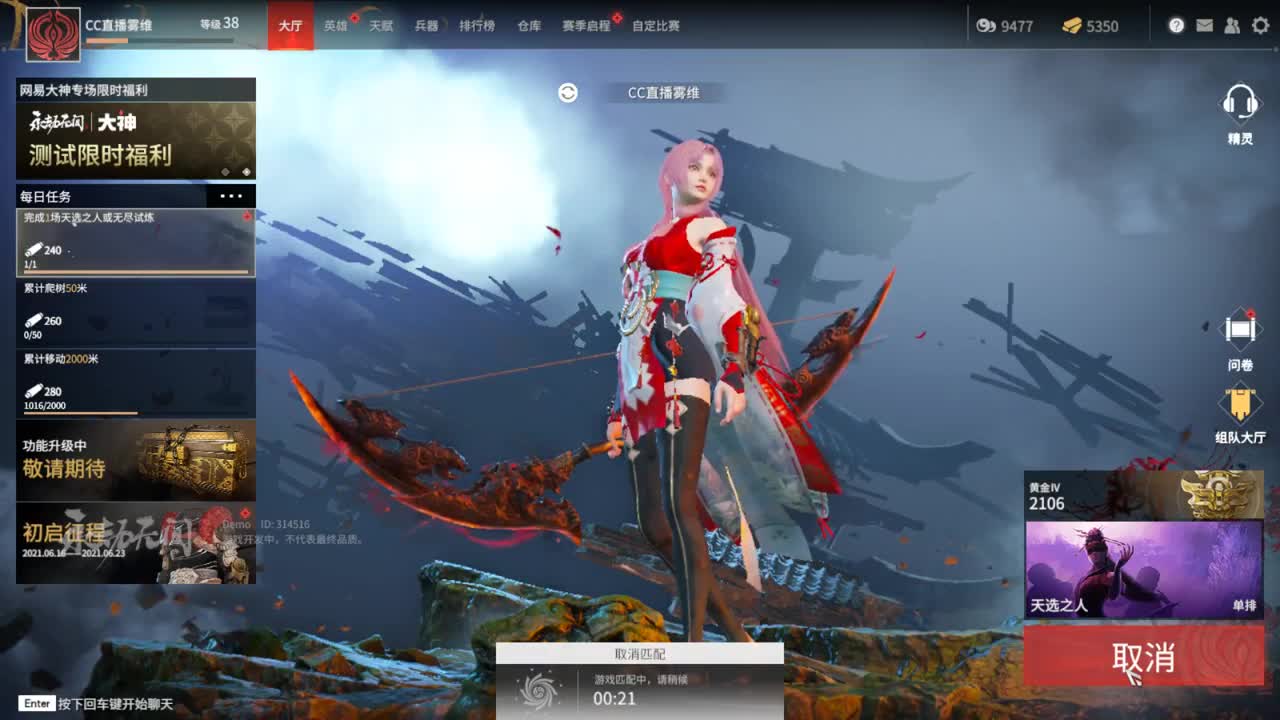1280x720 pixels.
Task: Open the 仓库 warehouse menu
Action: [x=528, y=27]
